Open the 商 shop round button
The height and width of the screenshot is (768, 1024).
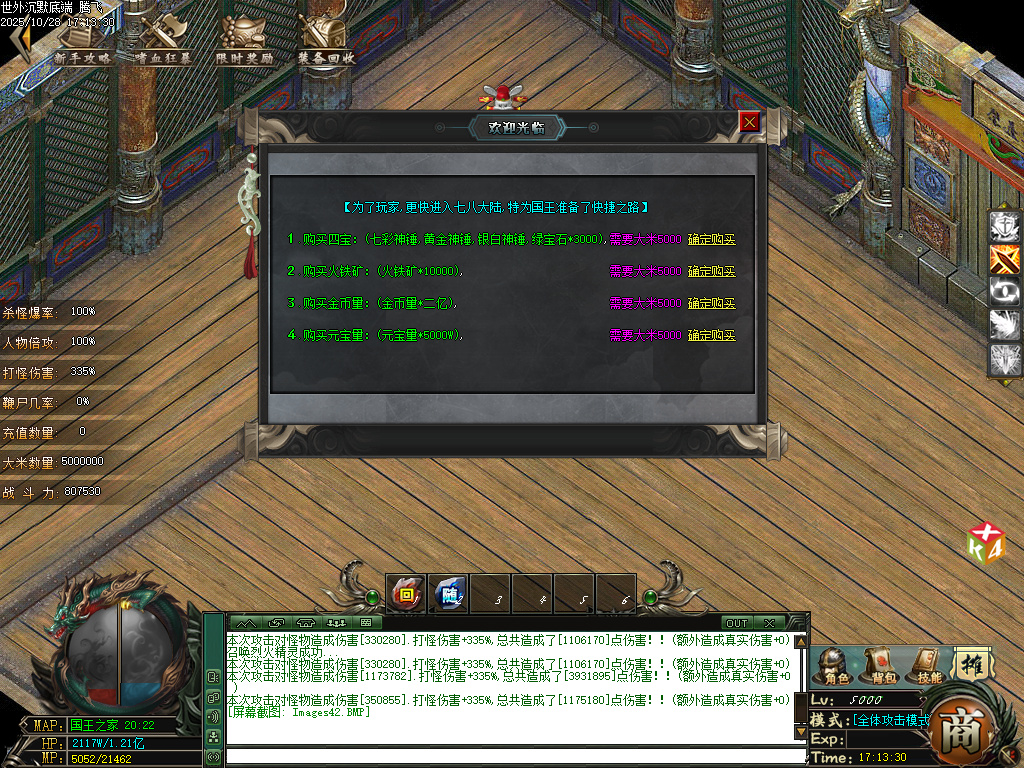965,732
